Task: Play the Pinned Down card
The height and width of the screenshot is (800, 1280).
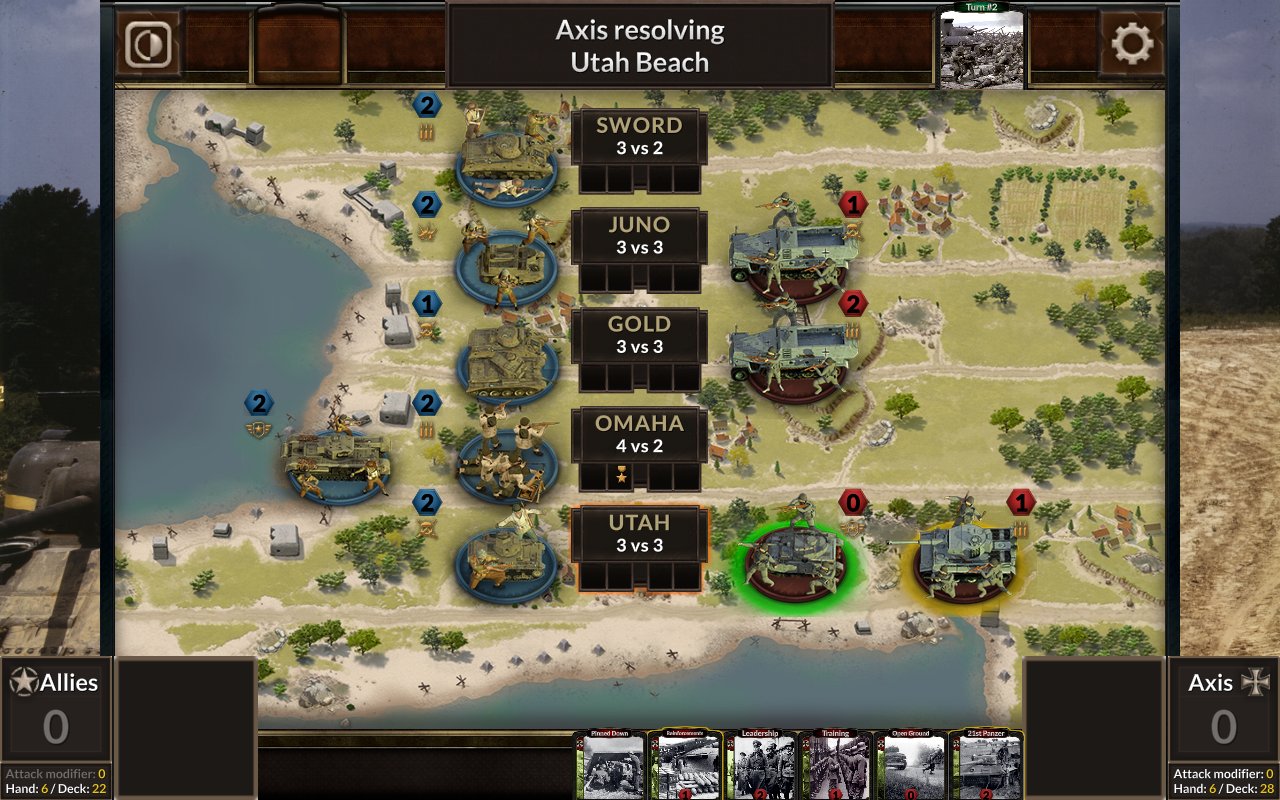Action: (x=610, y=770)
